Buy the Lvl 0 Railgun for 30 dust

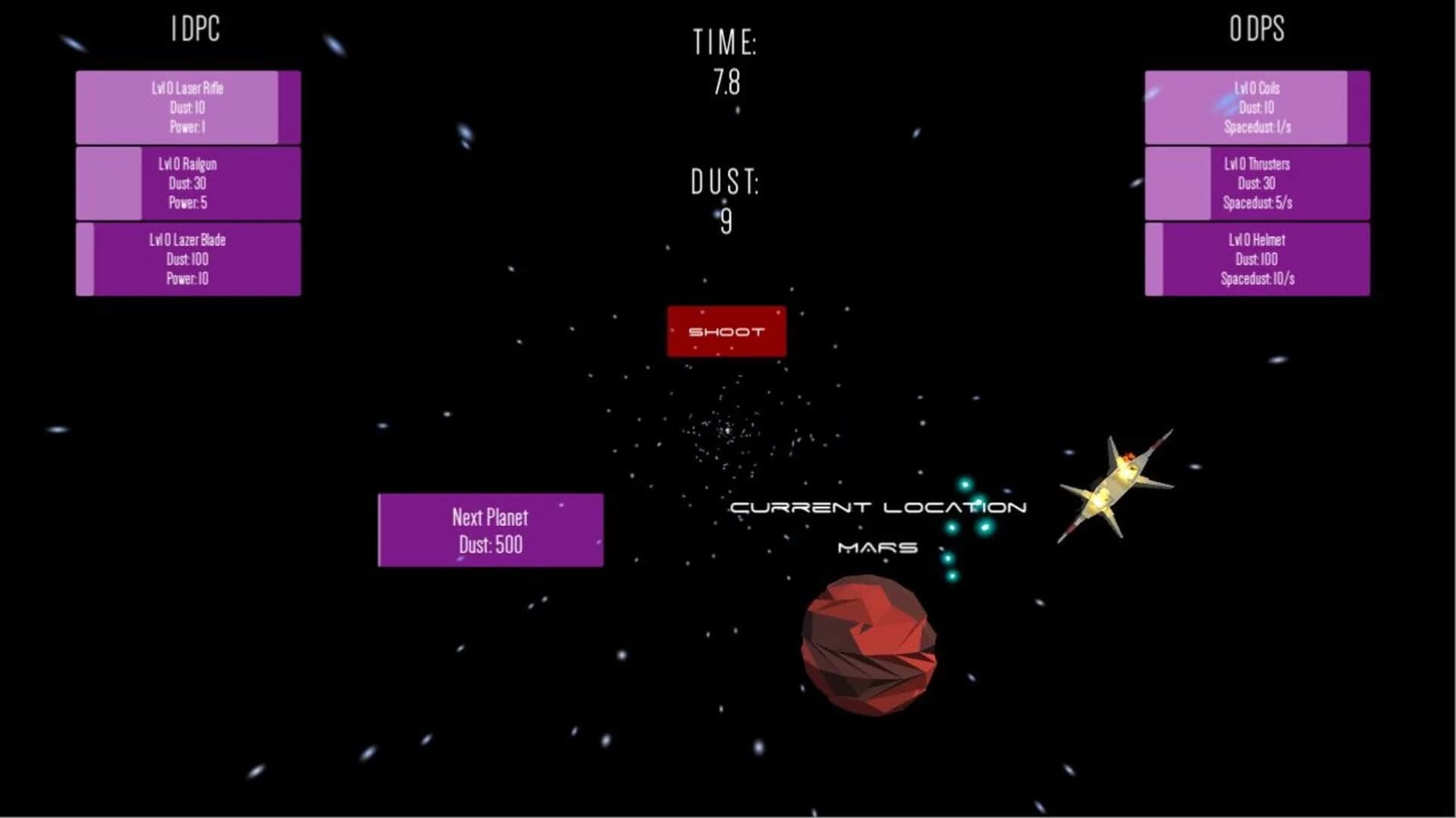(187, 183)
